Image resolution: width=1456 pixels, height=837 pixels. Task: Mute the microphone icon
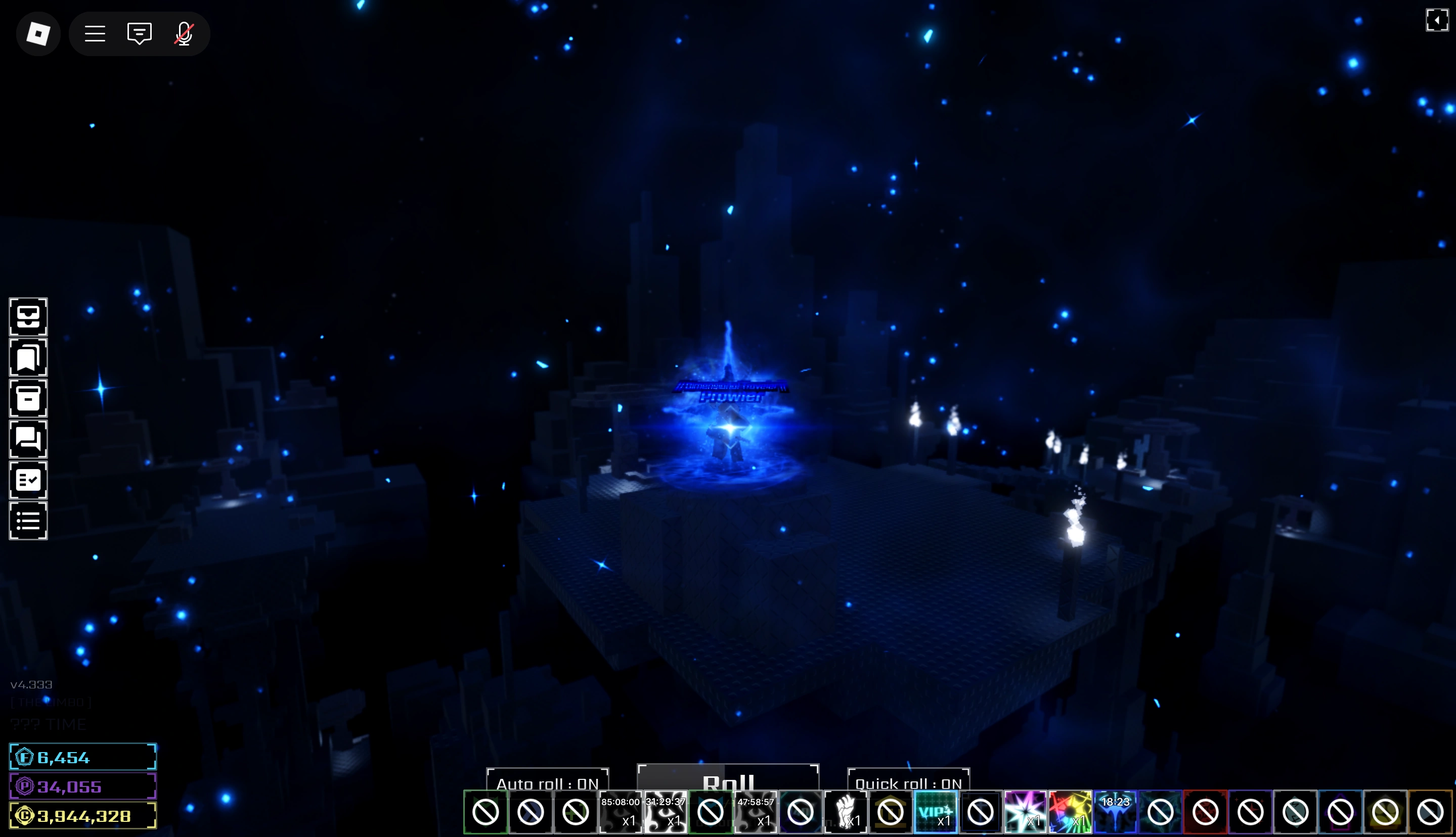[x=183, y=33]
